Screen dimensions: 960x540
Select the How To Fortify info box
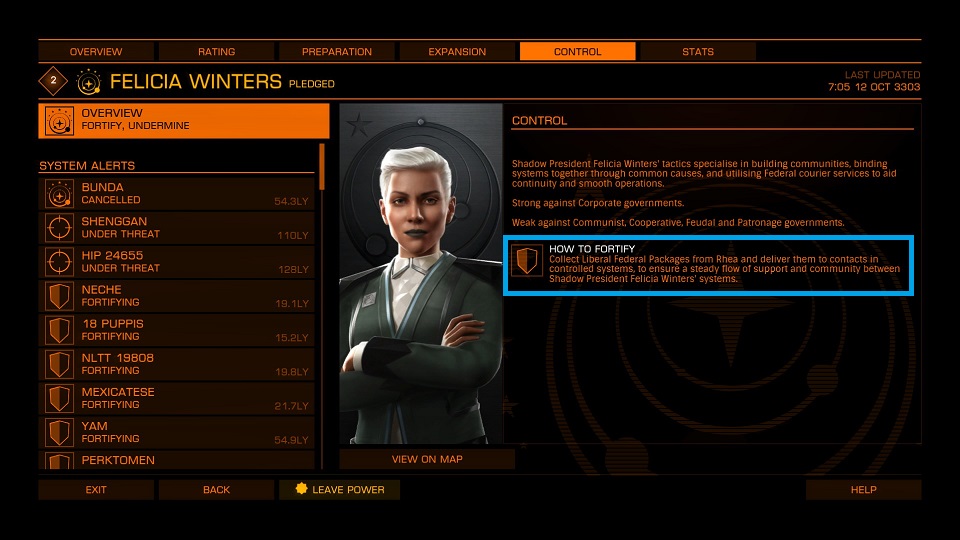click(x=709, y=266)
